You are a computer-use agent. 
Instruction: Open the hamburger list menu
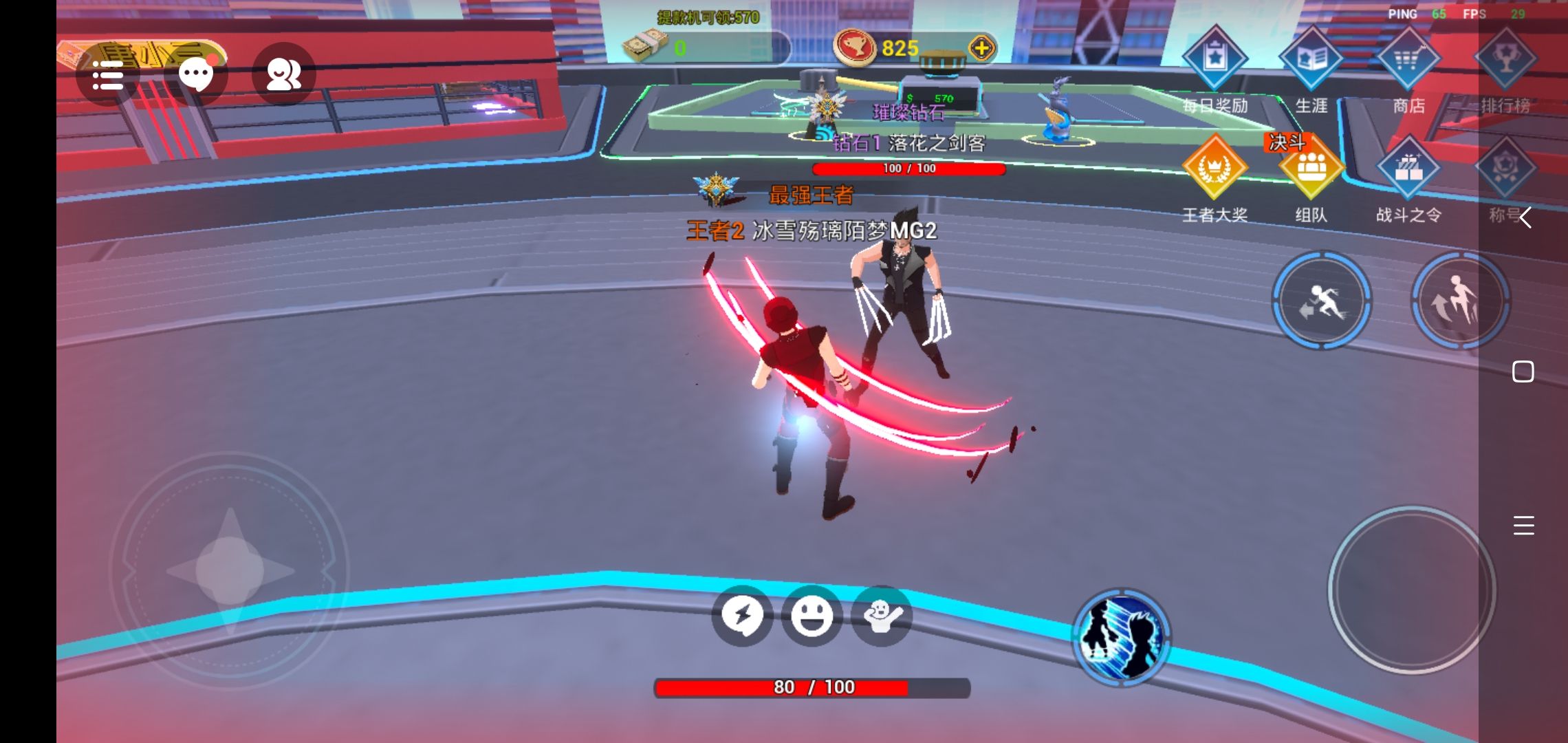pos(108,75)
